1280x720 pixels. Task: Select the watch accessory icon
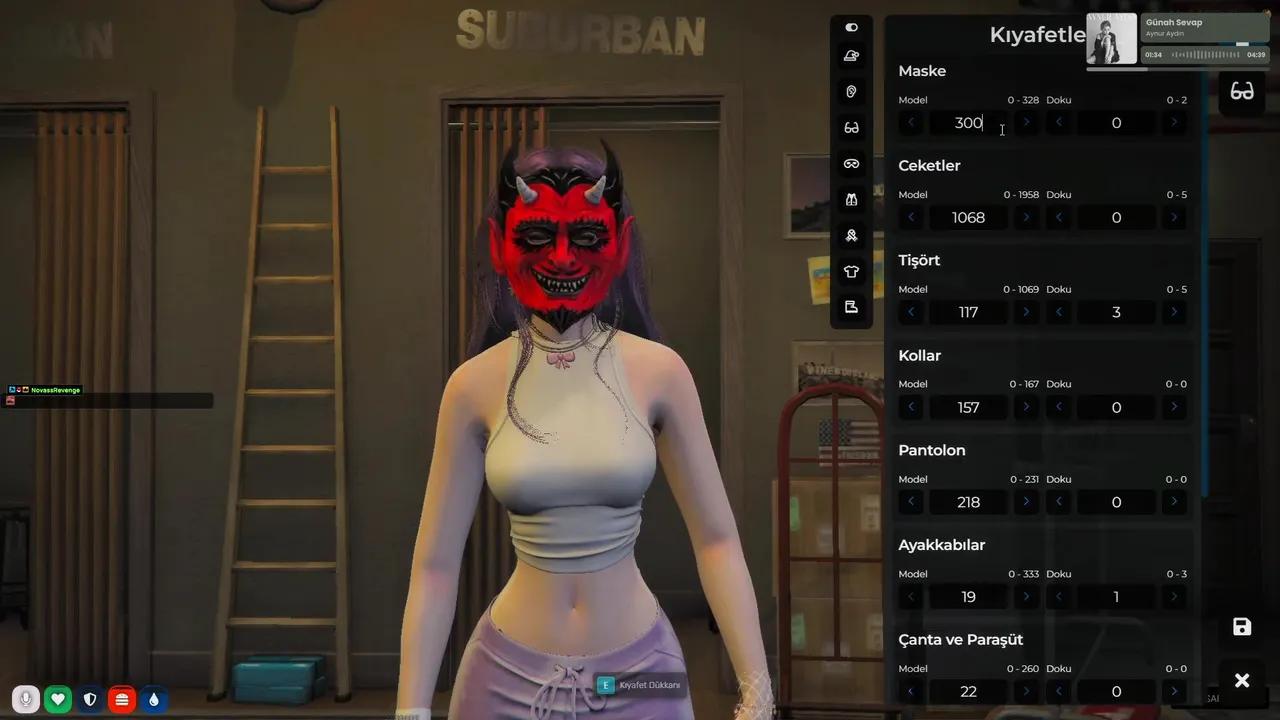click(x=851, y=235)
